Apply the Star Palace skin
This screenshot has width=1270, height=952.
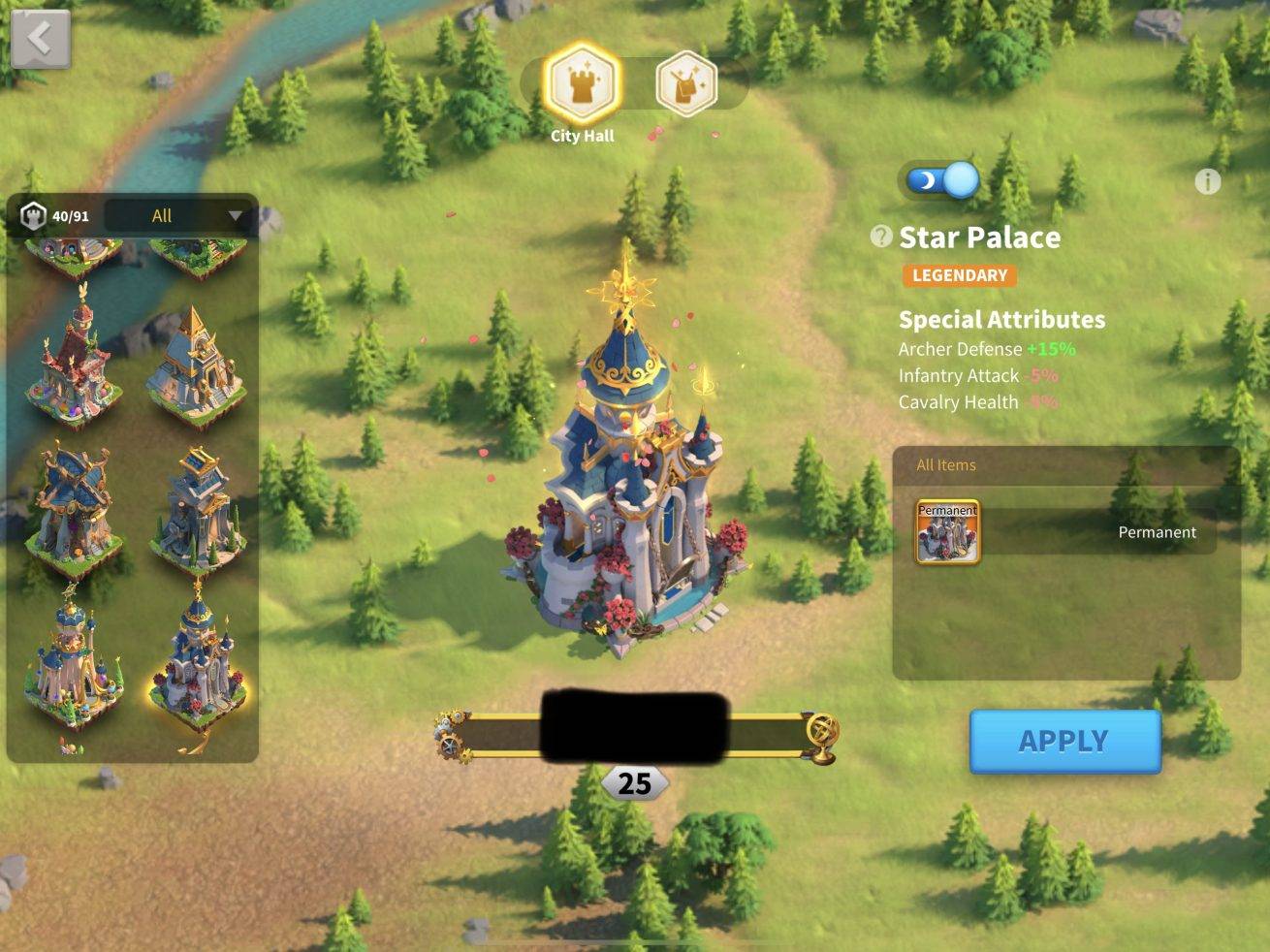[x=1064, y=741]
